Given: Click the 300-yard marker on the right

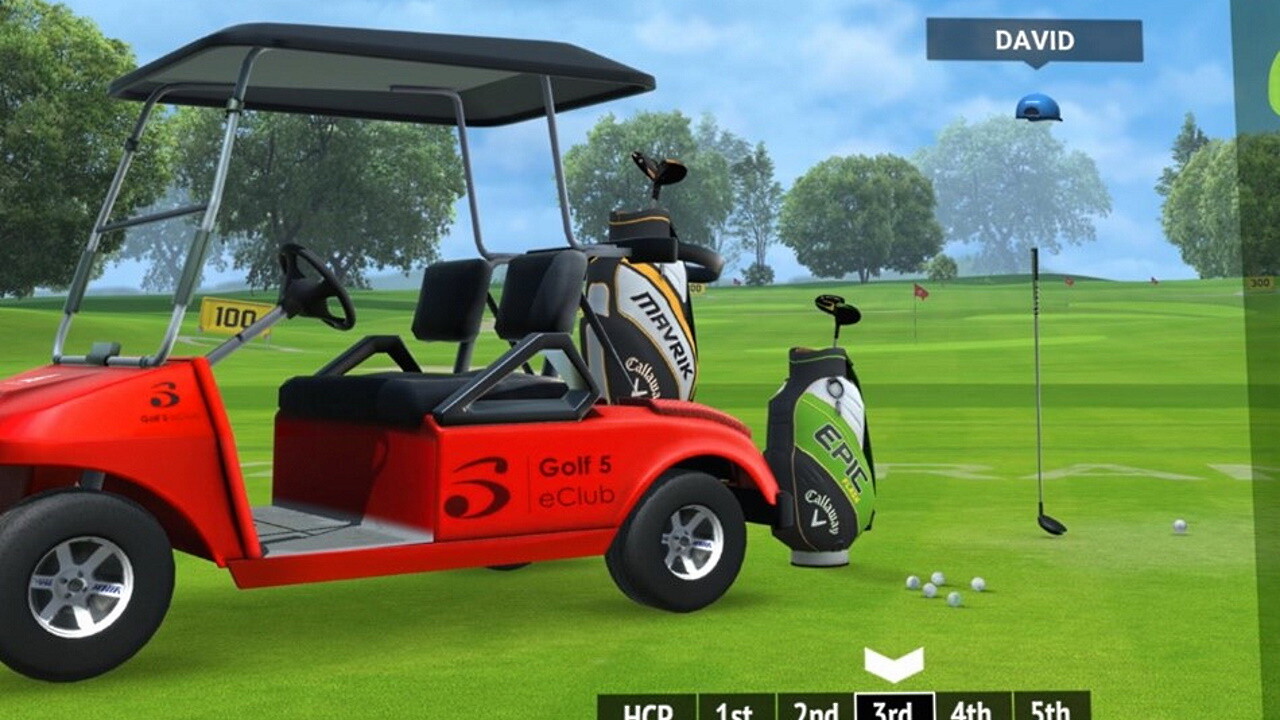Looking at the screenshot, I should [1258, 282].
